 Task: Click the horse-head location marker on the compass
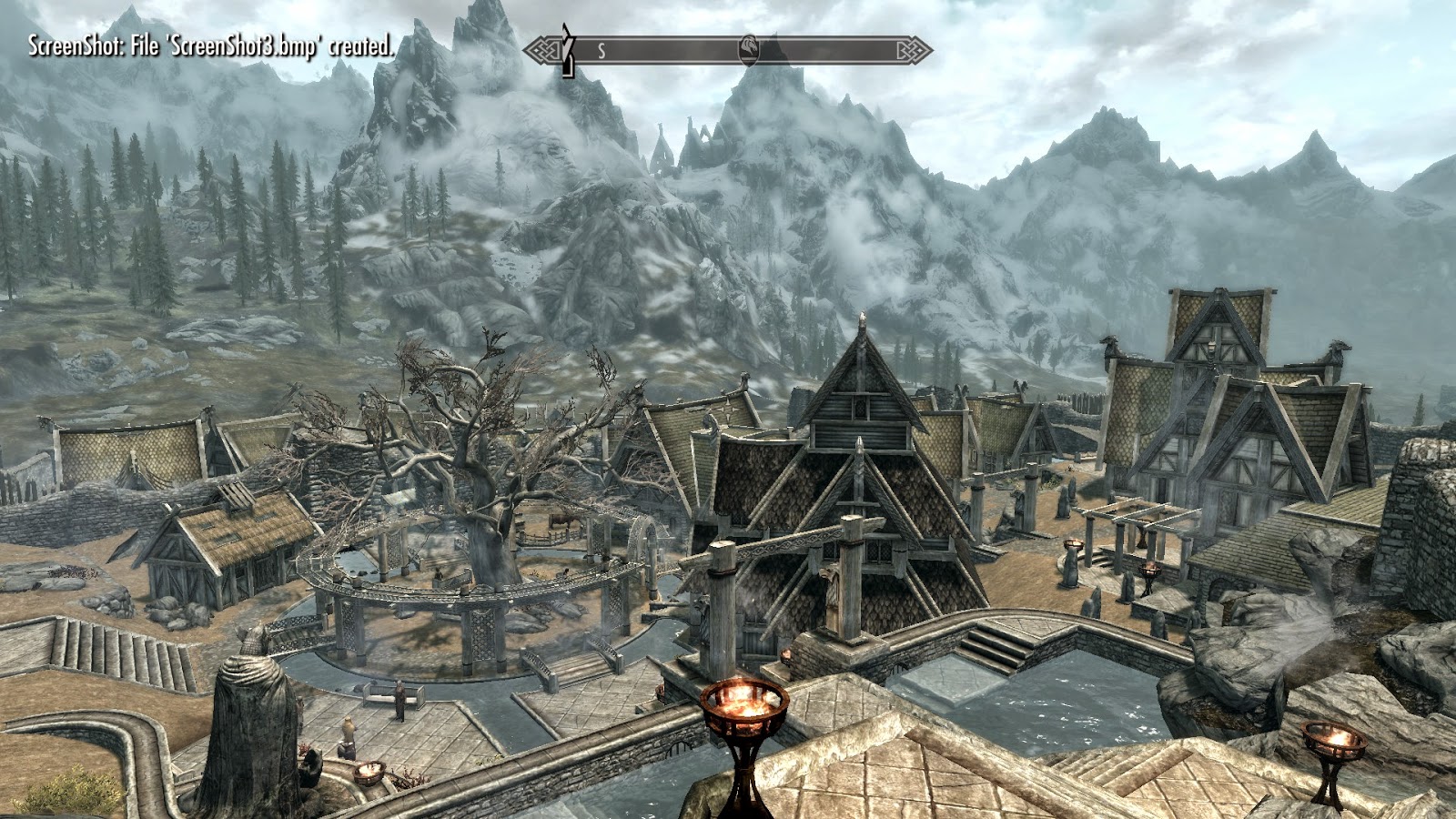[x=746, y=49]
